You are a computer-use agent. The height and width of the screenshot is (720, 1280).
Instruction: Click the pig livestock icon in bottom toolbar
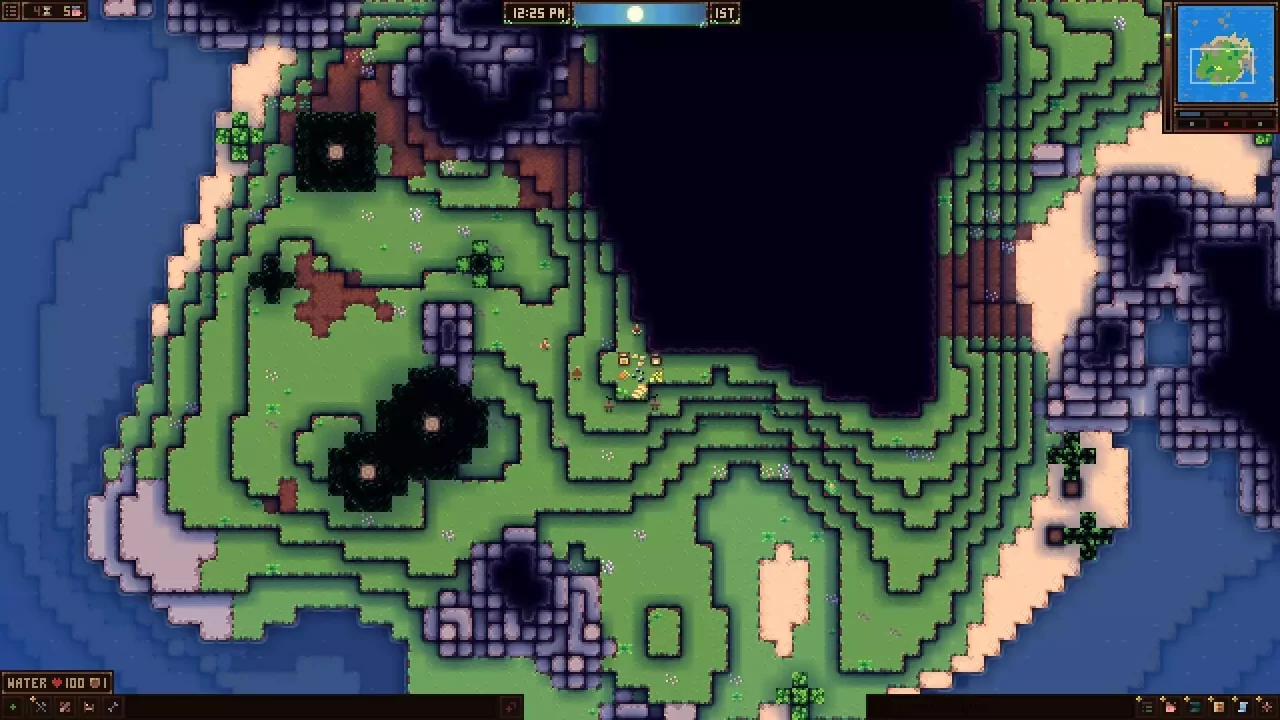pos(1170,707)
